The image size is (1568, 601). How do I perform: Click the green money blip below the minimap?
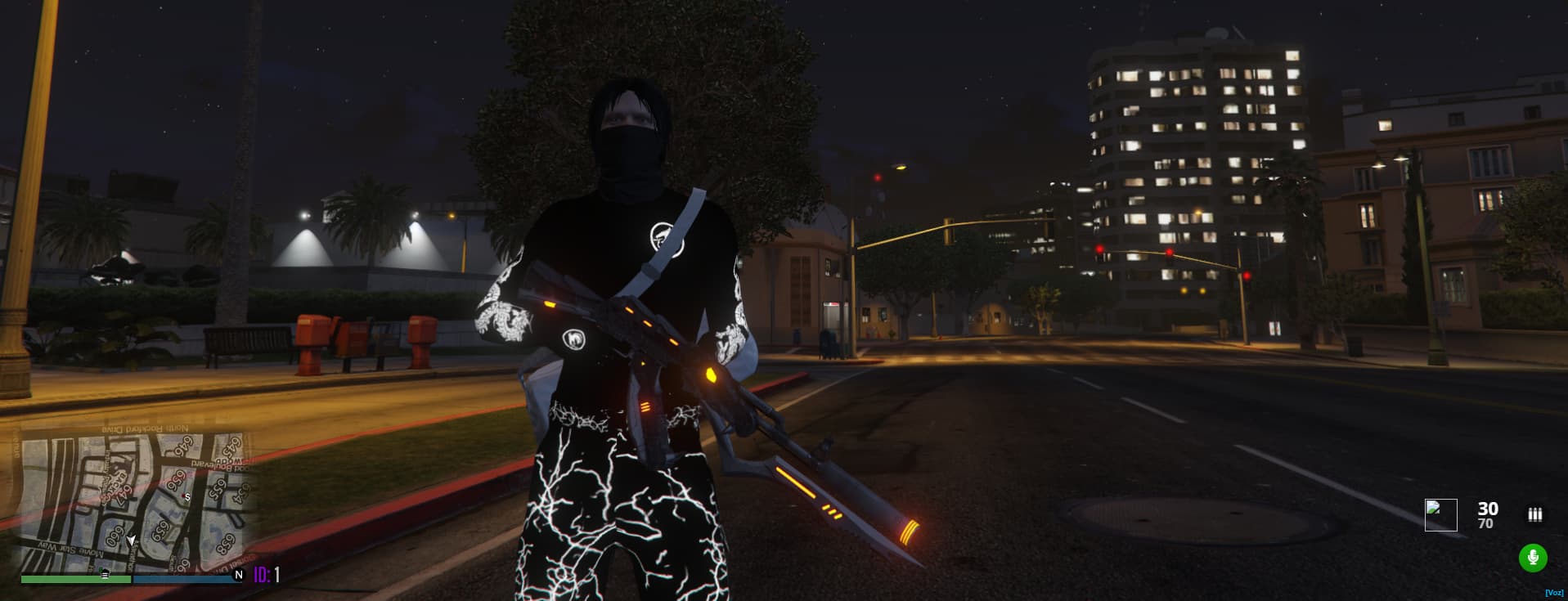pyautogui.click(x=104, y=572)
